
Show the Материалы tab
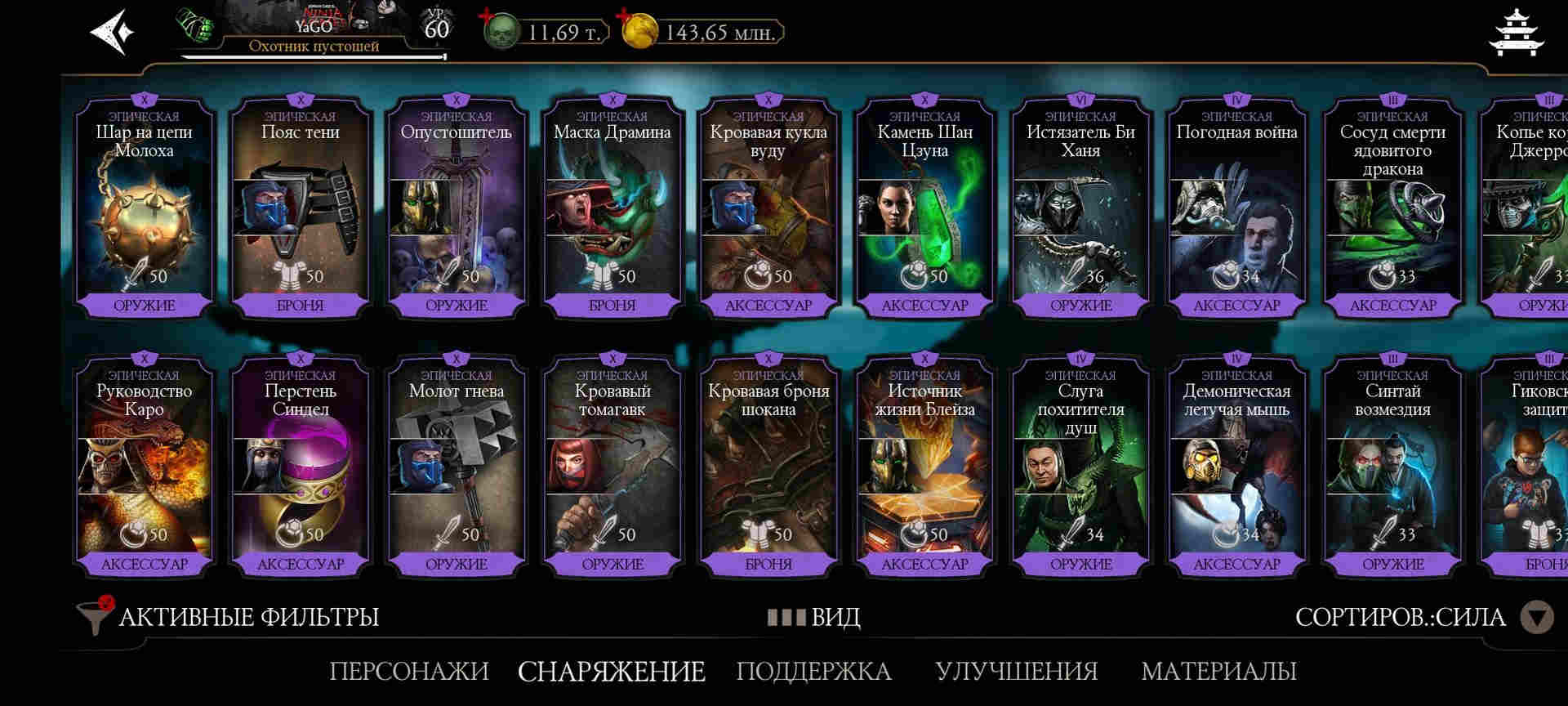[x=1218, y=671]
